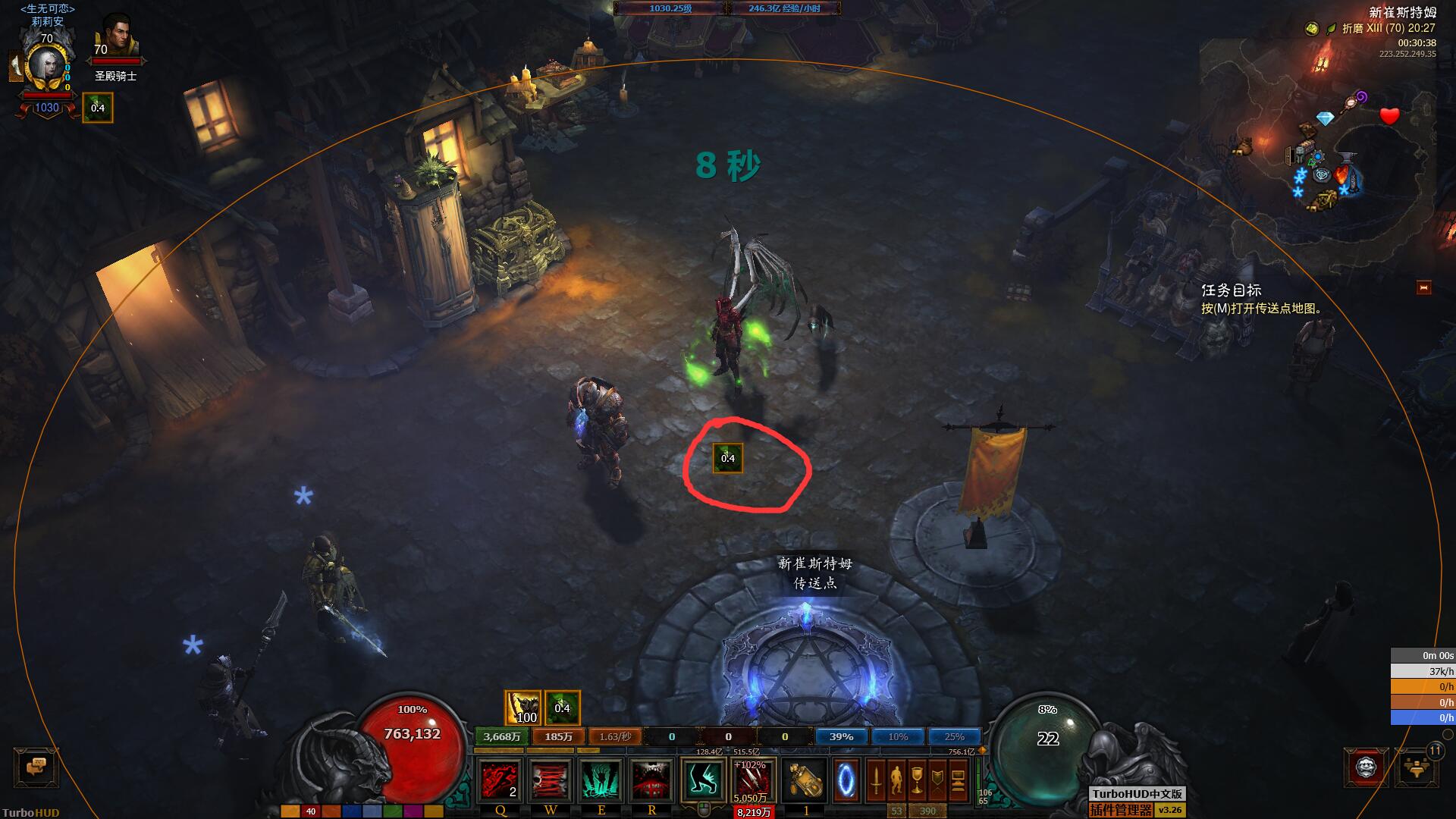The image size is (1456, 819).
Task: Open the social friends list button
Action: [x=1417, y=769]
